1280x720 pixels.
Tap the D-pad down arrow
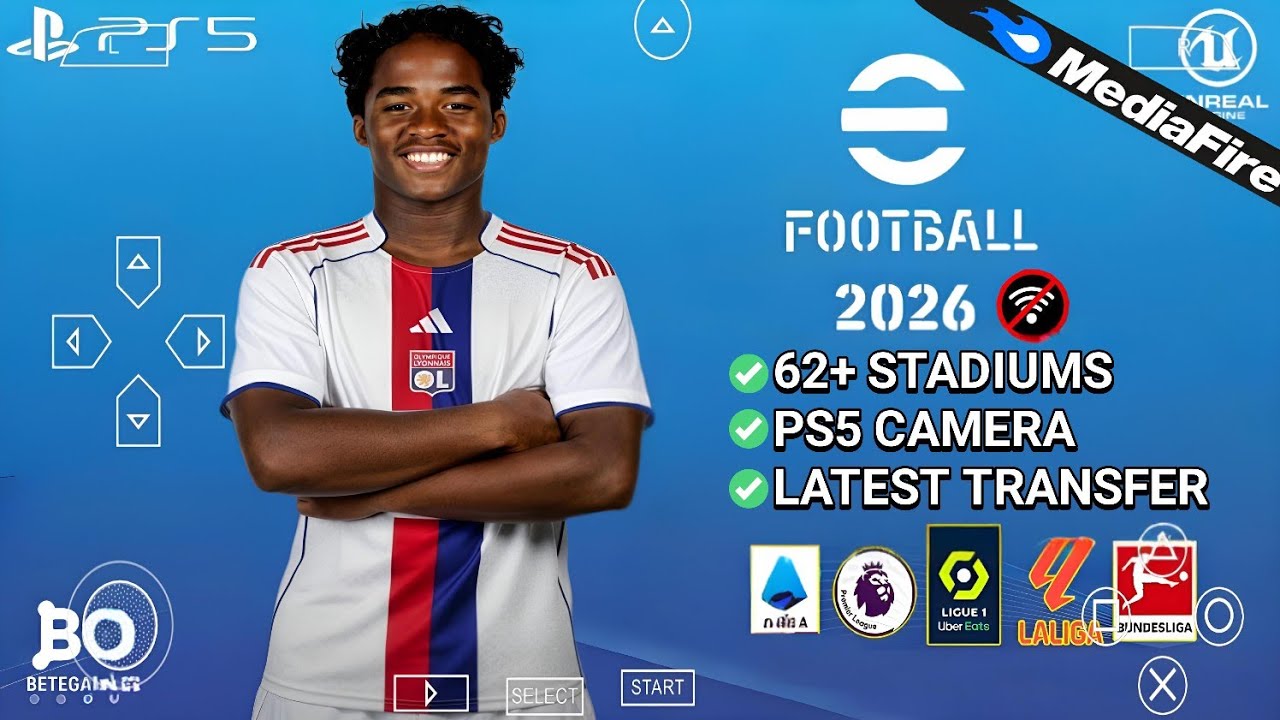(x=138, y=414)
